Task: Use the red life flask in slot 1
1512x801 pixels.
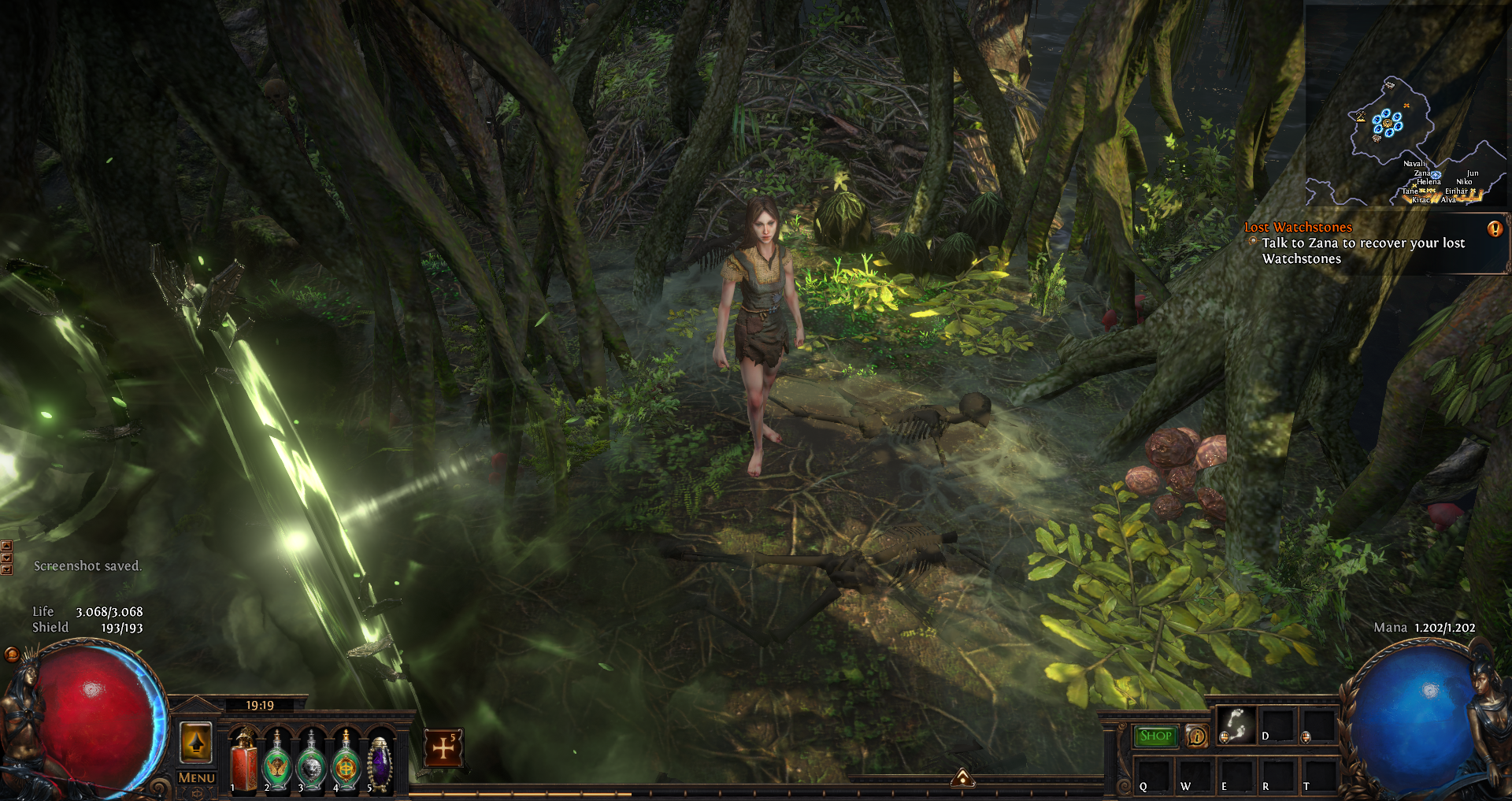Action: 244,762
